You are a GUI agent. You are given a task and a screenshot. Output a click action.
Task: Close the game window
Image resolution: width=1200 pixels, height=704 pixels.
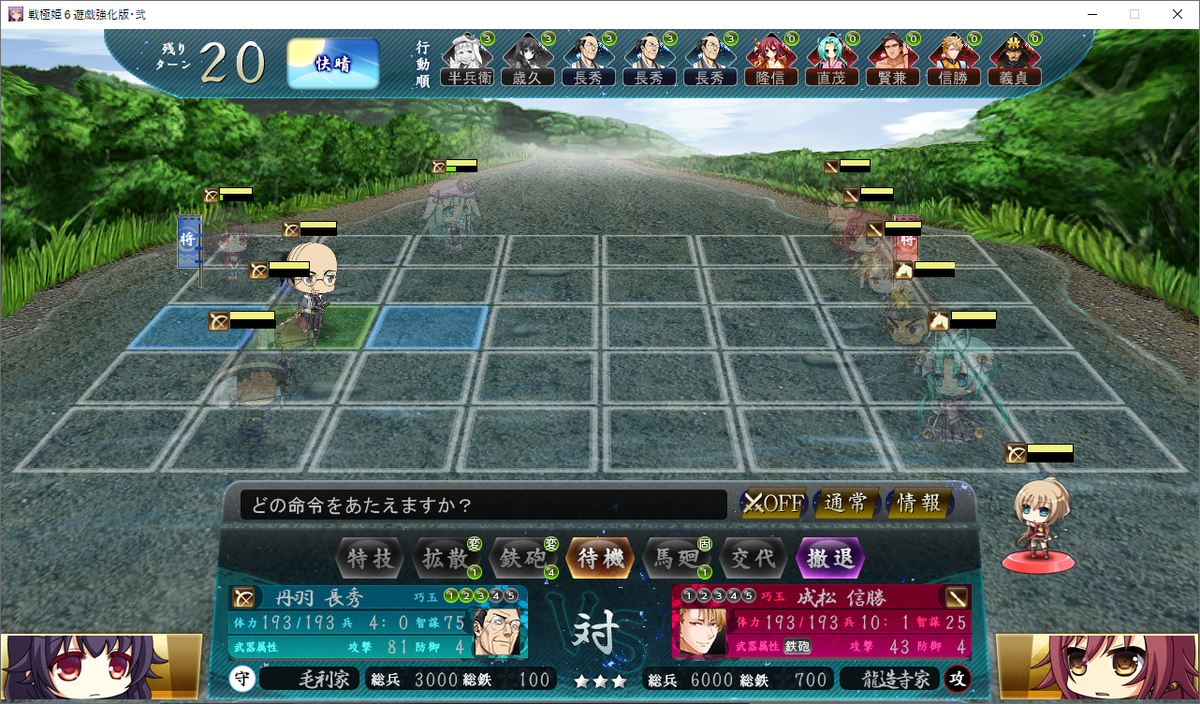pyautogui.click(x=1175, y=14)
